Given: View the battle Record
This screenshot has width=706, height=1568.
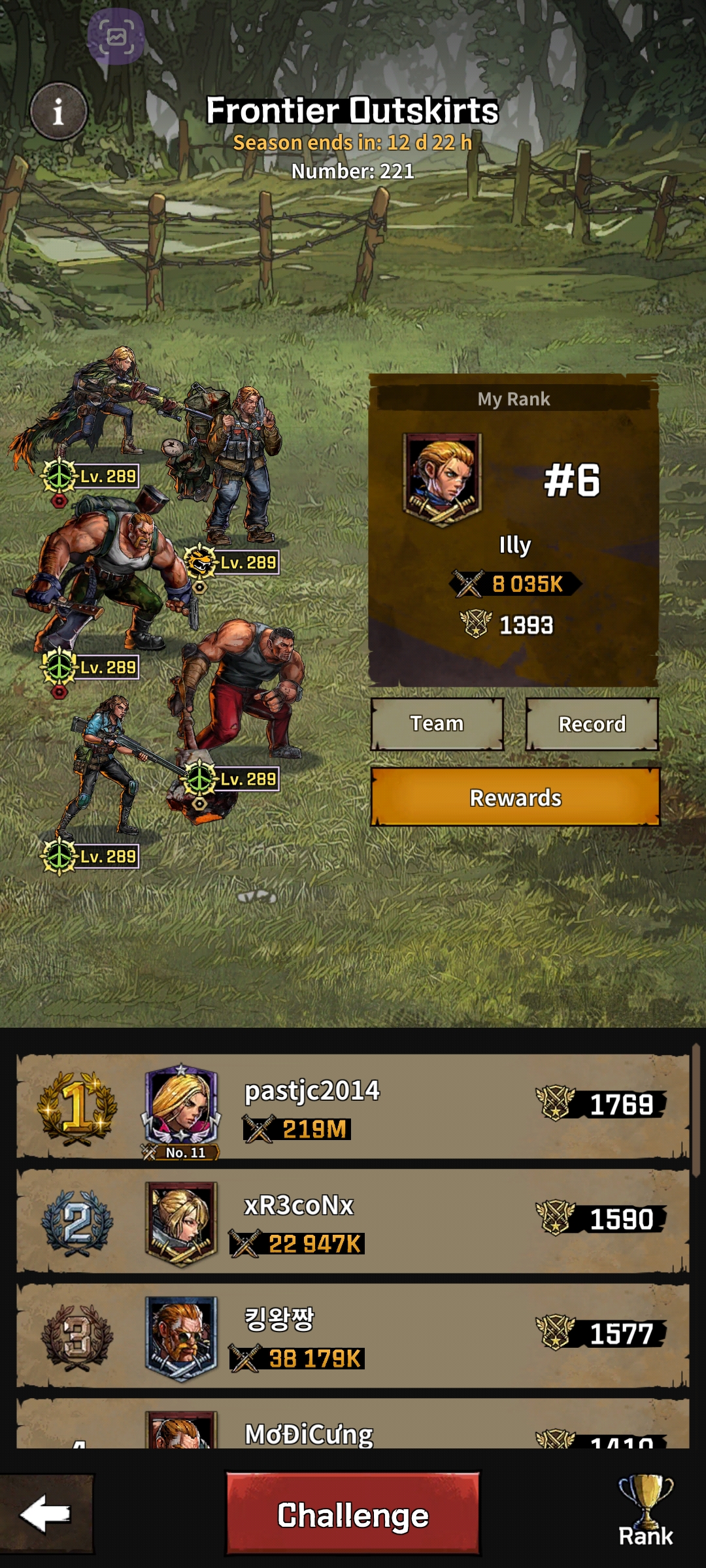Looking at the screenshot, I should [x=592, y=724].
